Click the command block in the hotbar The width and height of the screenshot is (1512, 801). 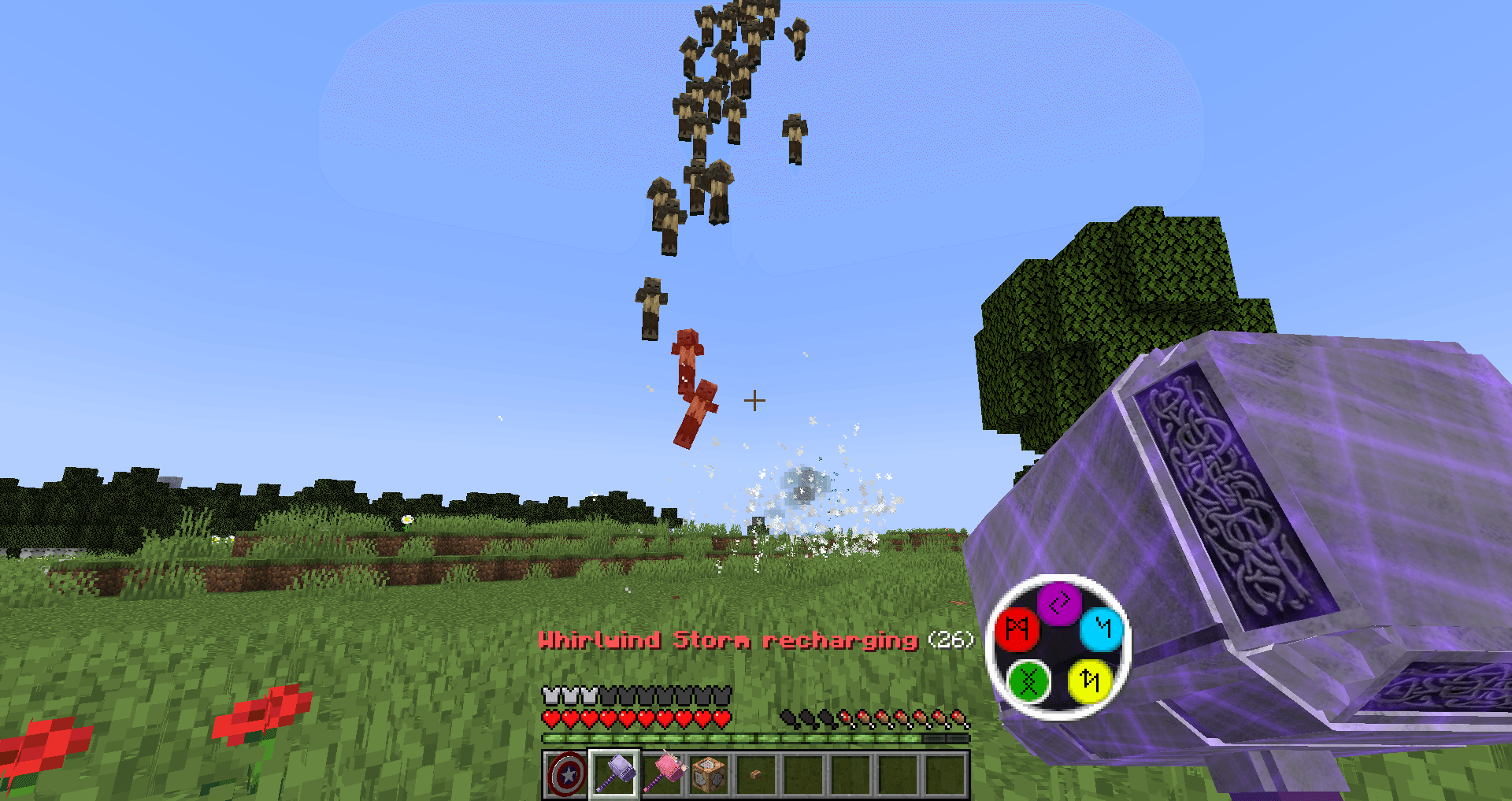(710, 773)
